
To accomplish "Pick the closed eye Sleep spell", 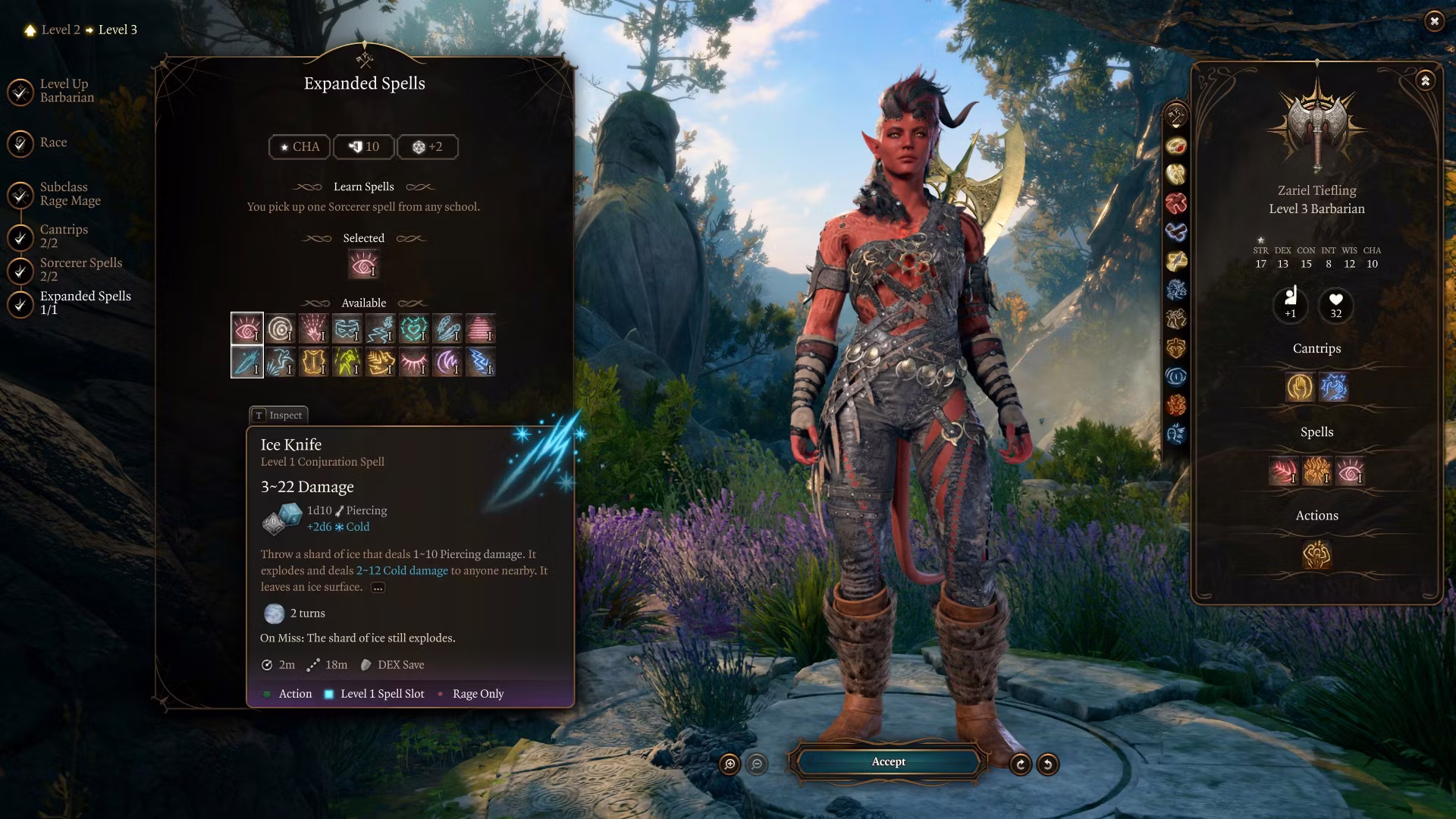I will (414, 362).
